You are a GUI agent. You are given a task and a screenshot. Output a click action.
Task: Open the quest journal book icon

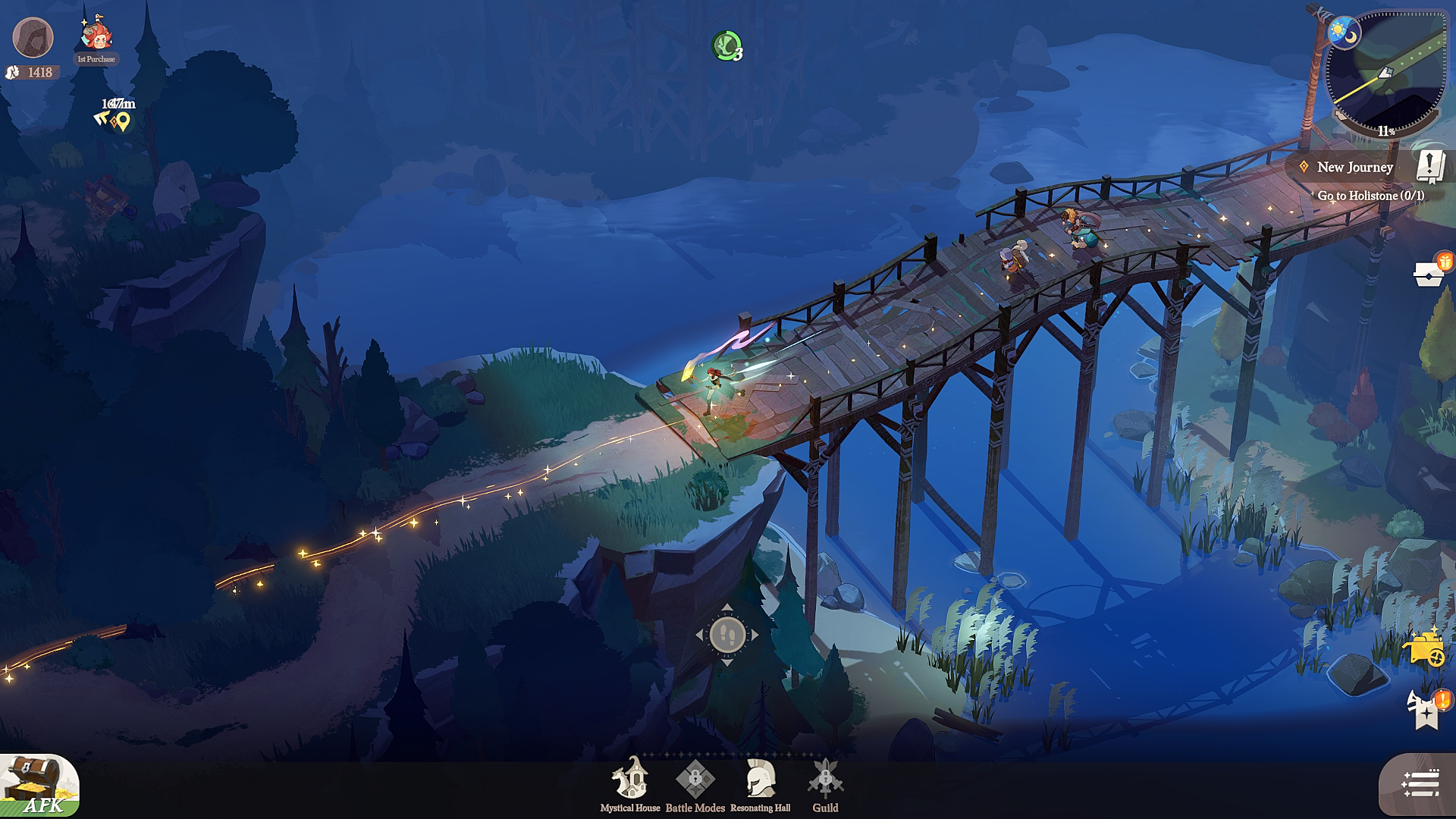[1430, 166]
